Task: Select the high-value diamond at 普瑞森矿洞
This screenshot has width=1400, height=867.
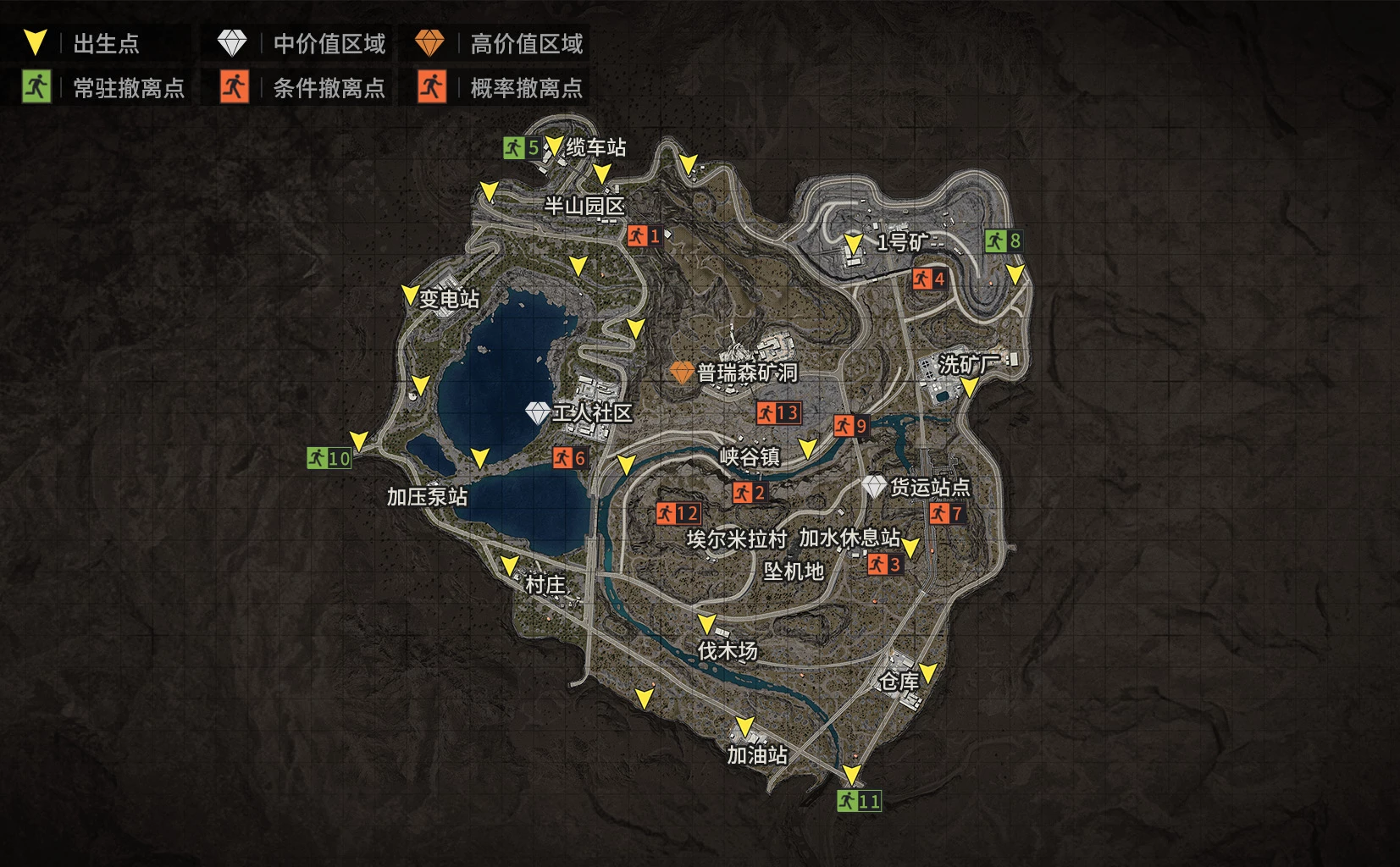Action: click(x=683, y=371)
